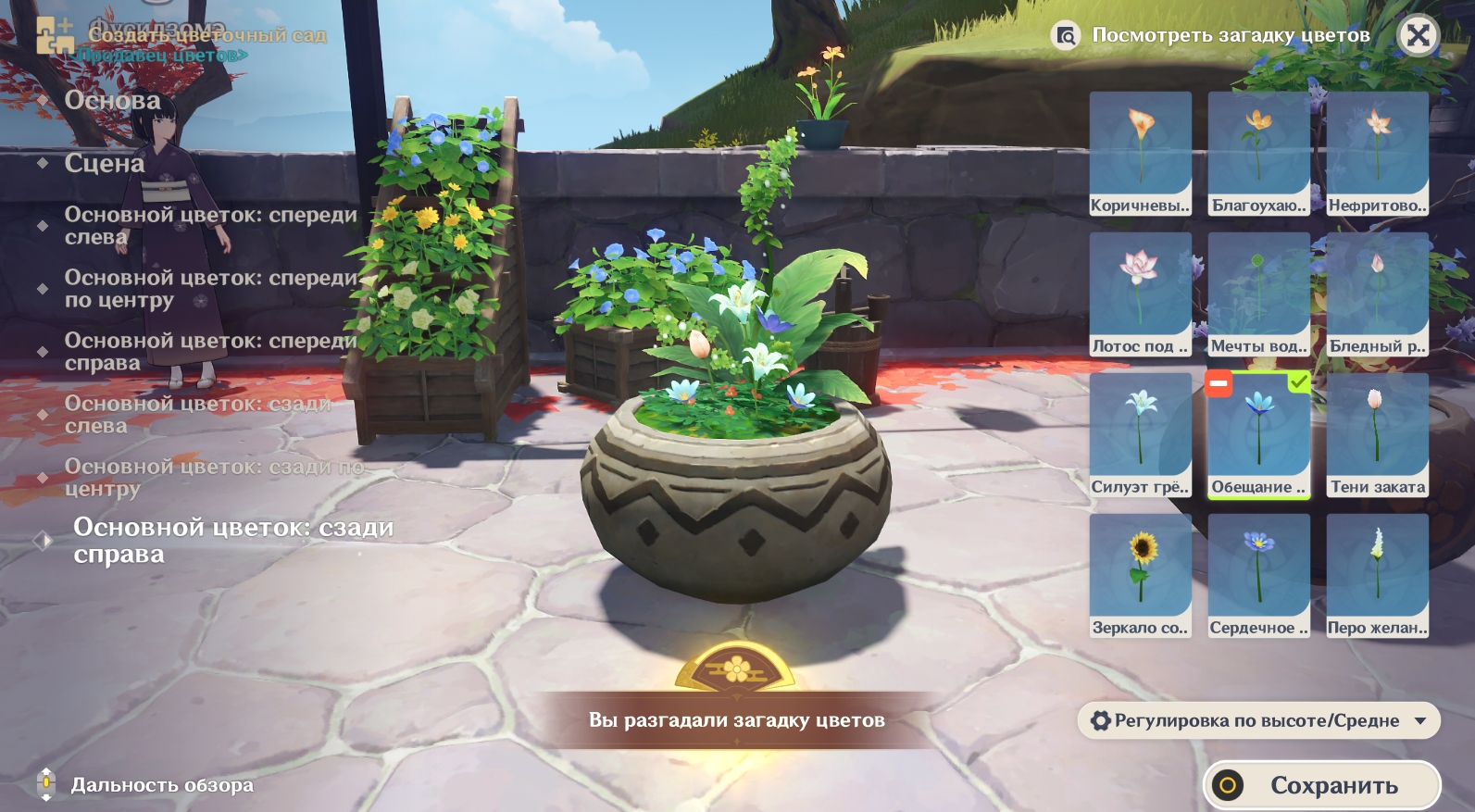Open the flower riddle viewer

tap(1212, 35)
